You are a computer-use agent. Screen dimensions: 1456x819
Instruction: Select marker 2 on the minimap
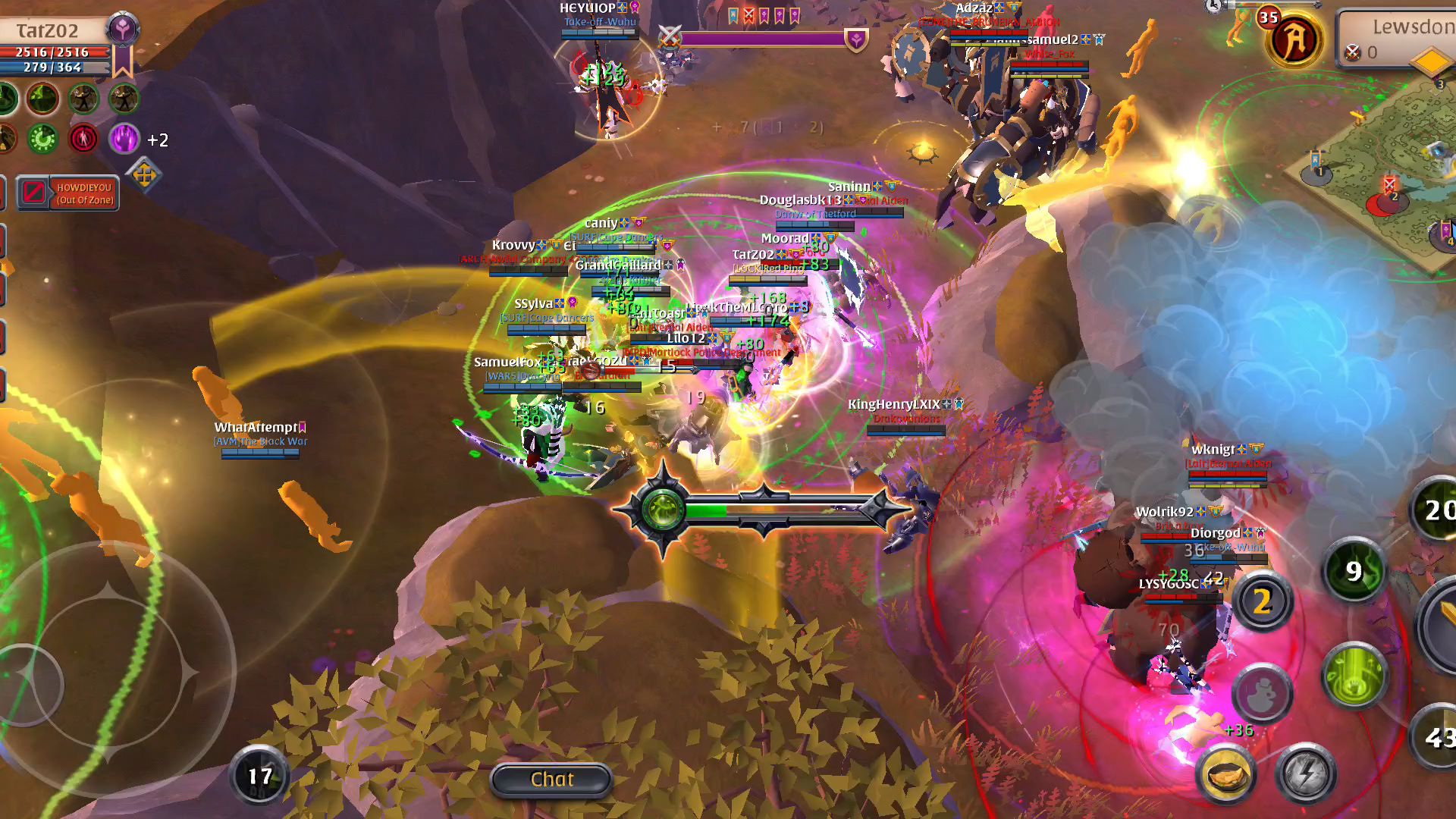[1390, 190]
